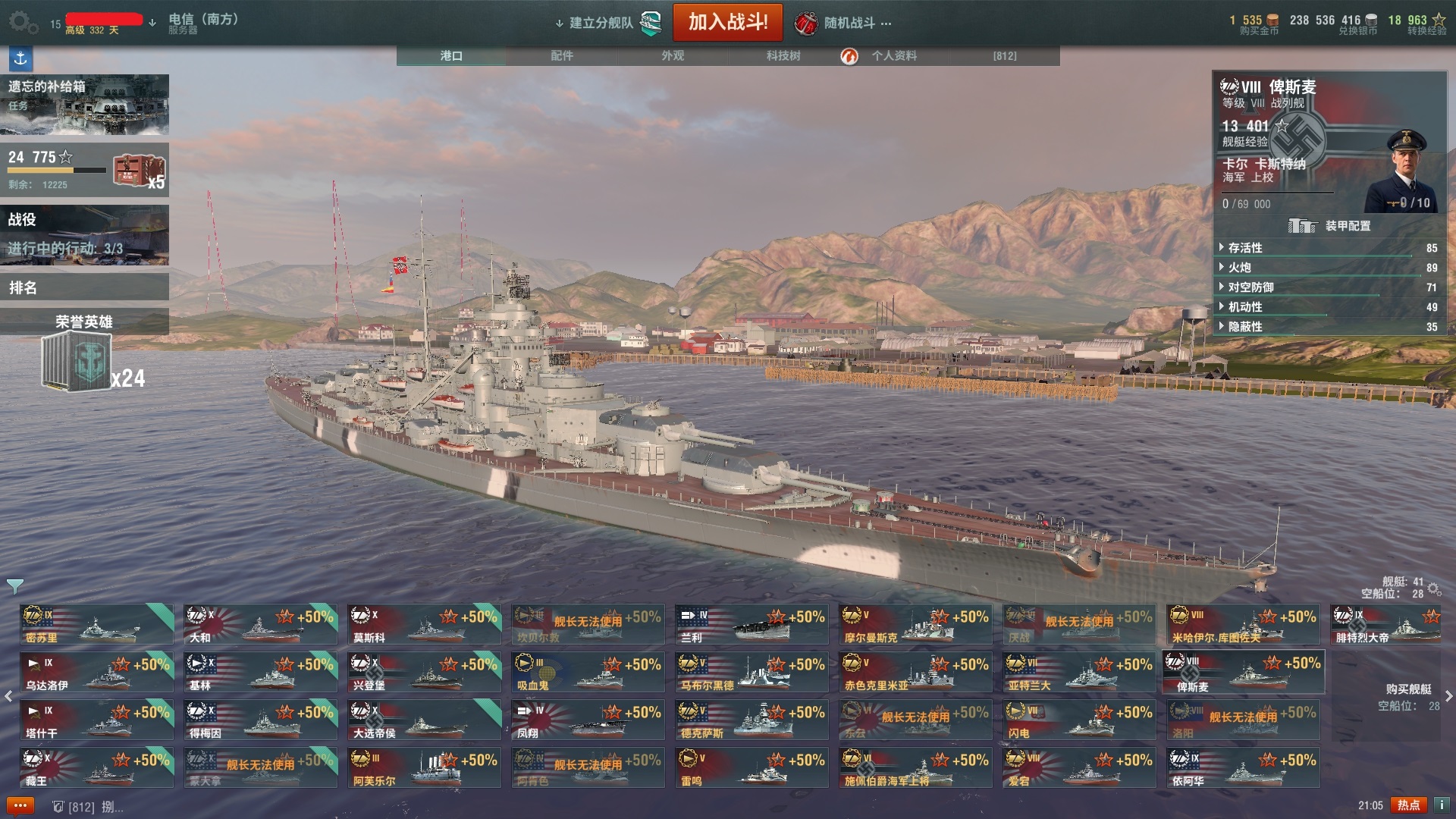The image size is (1456, 819).
Task: Select the 大和 ship in the carousel
Action: click(260, 625)
